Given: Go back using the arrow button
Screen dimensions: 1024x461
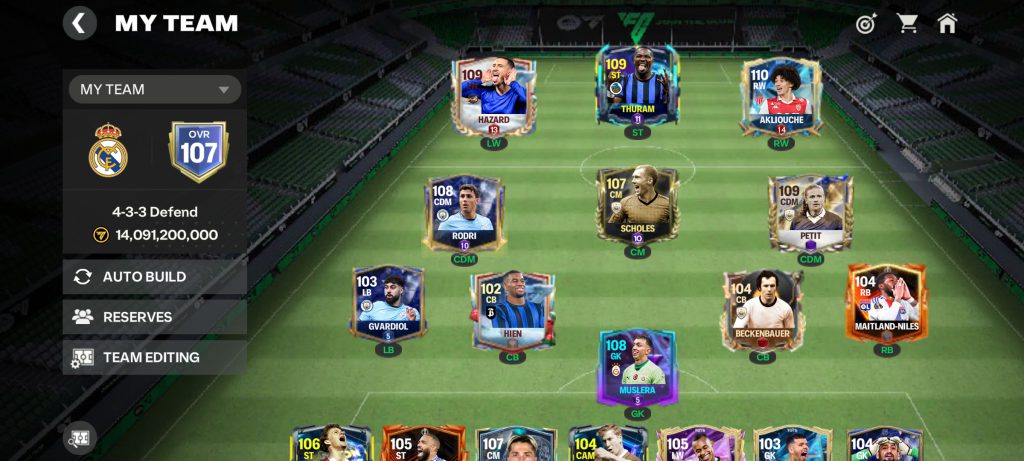Looking at the screenshot, I should [x=80, y=22].
